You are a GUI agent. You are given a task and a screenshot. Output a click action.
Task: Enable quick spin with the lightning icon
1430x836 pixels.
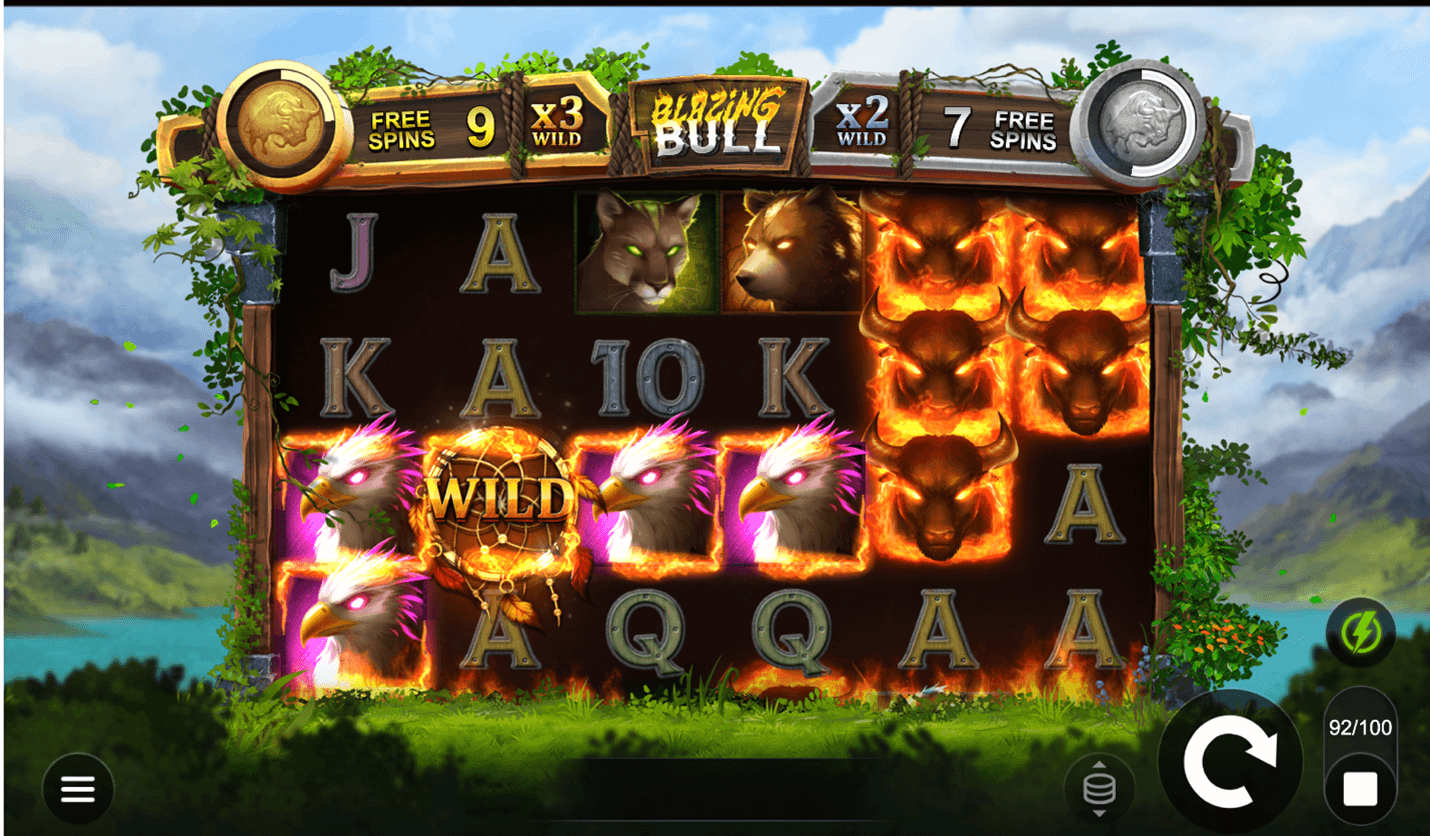[x=1361, y=632]
